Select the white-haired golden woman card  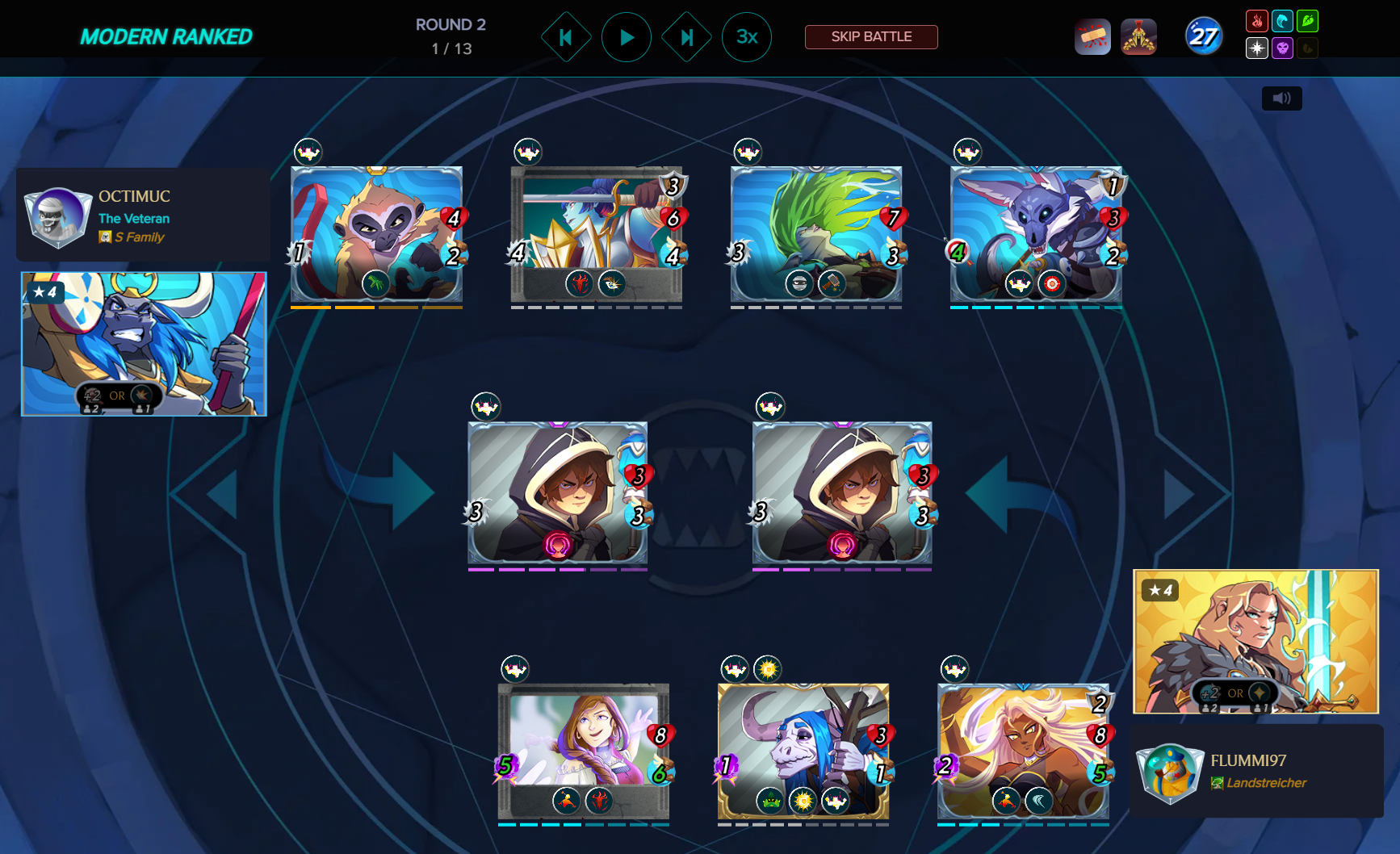(1022, 751)
